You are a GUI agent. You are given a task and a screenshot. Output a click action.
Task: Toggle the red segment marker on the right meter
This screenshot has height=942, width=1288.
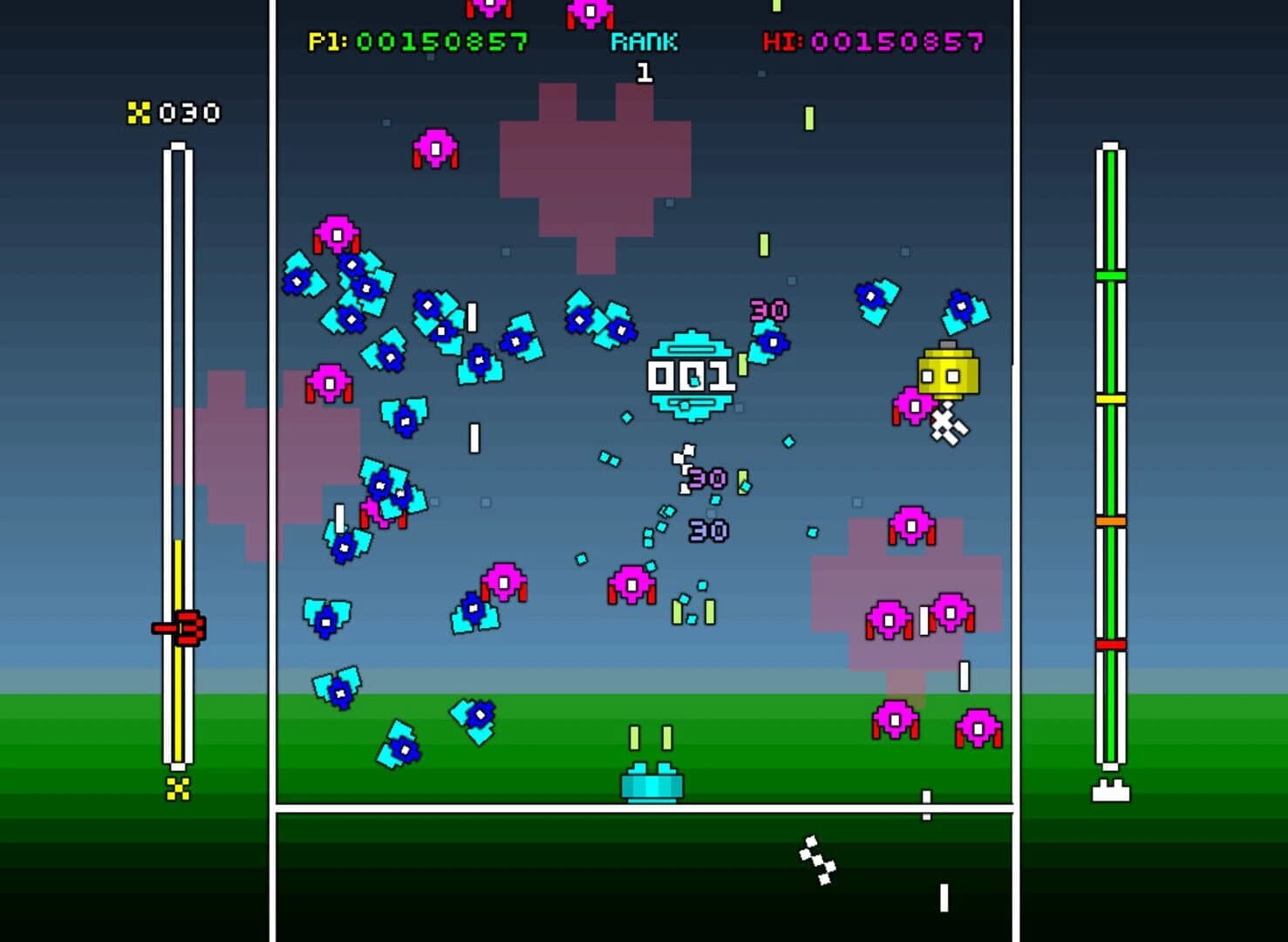pos(1109,642)
